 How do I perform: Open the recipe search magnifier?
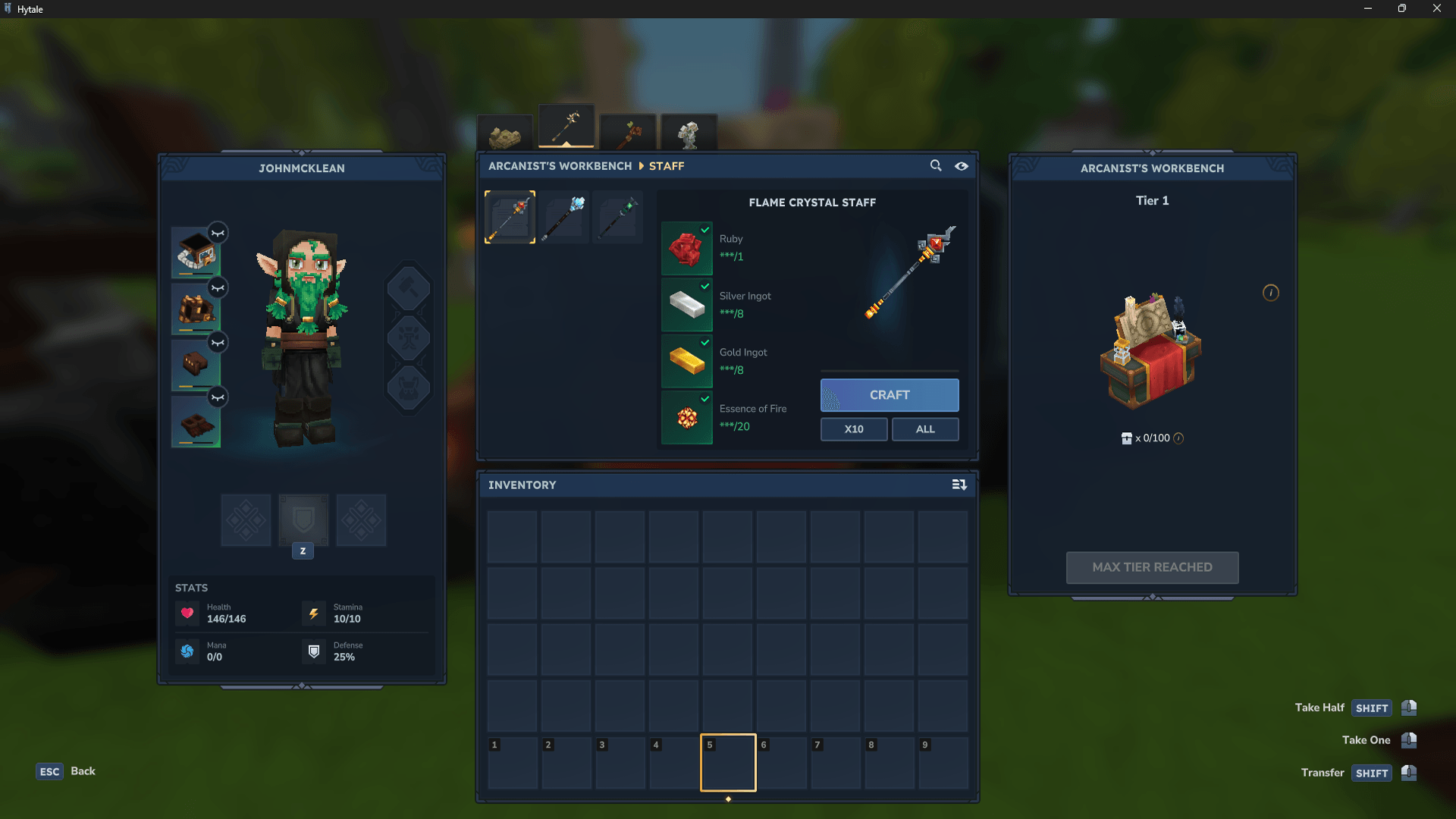click(936, 165)
